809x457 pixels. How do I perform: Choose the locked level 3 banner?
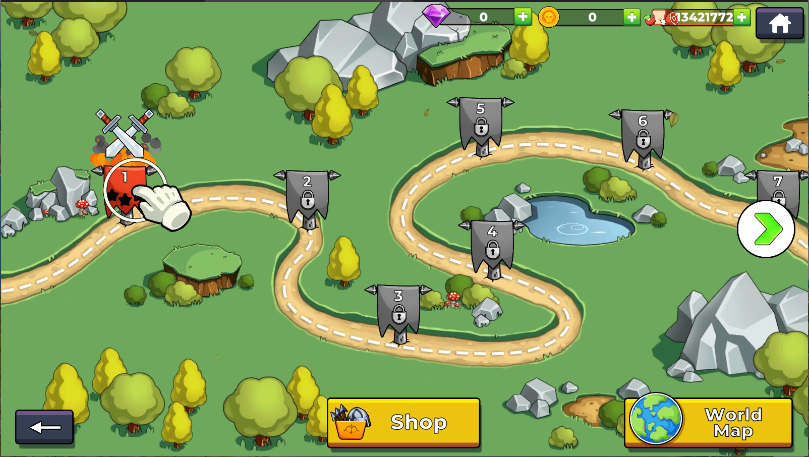pyautogui.click(x=398, y=309)
